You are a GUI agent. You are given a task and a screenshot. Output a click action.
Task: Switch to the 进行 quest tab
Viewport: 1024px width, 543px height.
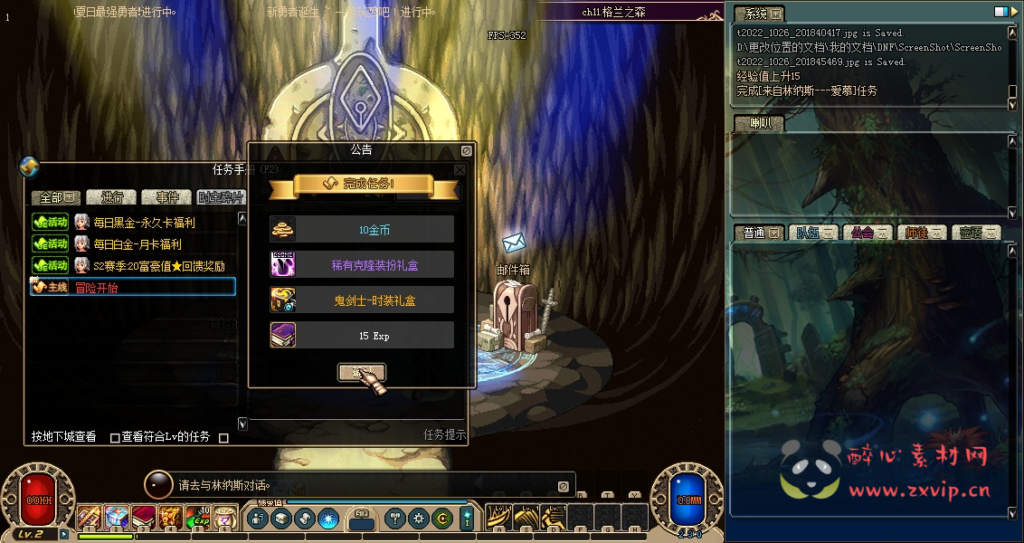tap(110, 197)
